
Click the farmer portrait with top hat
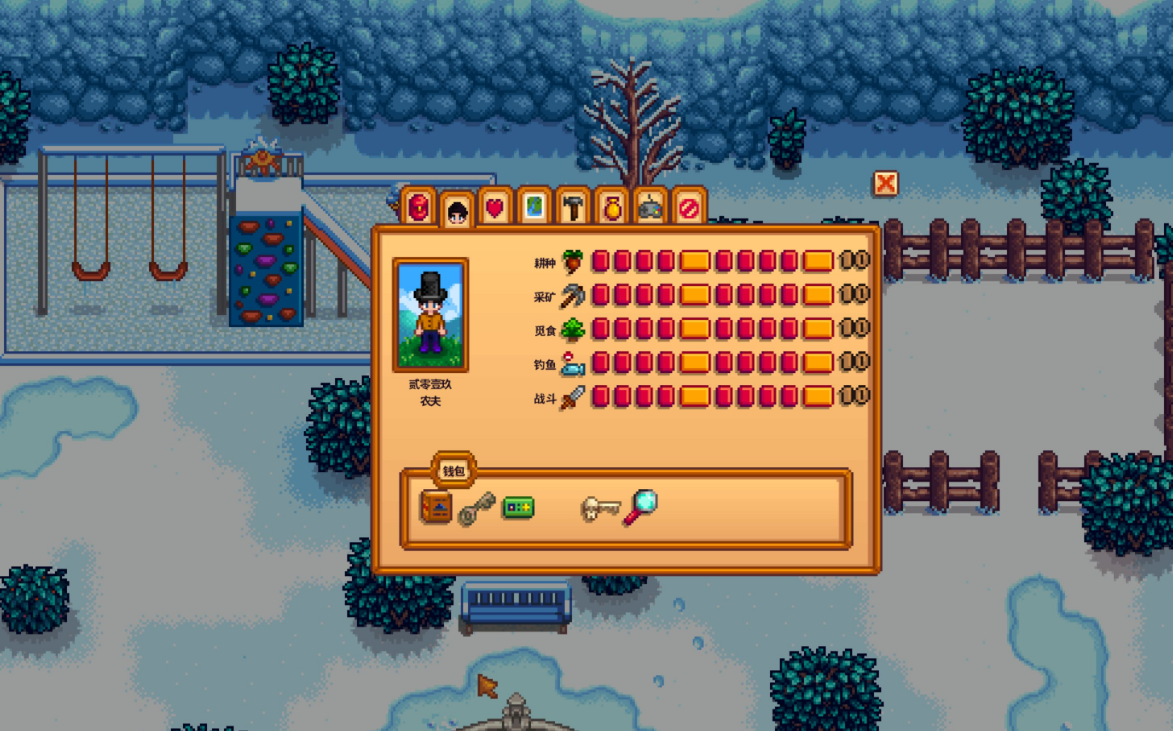tap(431, 315)
